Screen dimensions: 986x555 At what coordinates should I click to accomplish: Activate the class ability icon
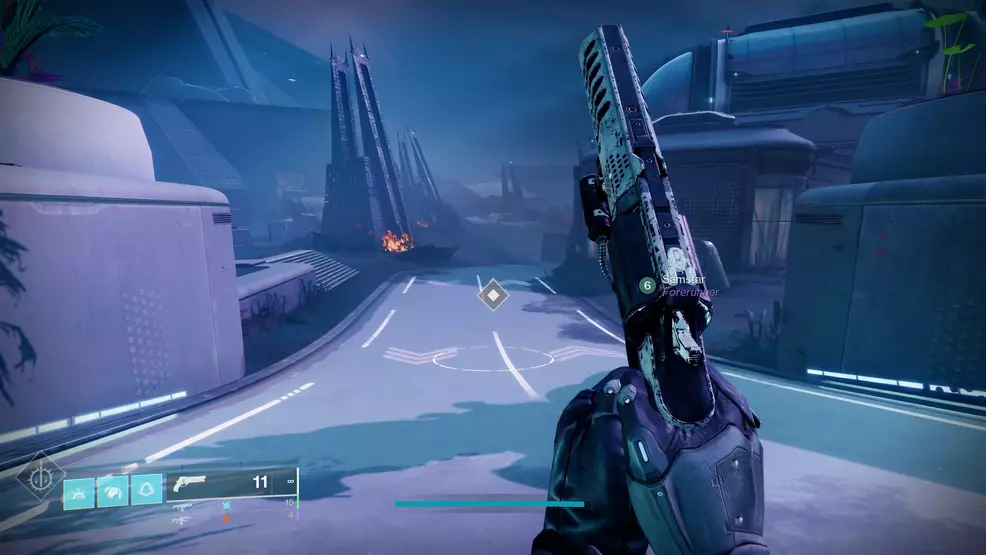[x=146, y=490]
